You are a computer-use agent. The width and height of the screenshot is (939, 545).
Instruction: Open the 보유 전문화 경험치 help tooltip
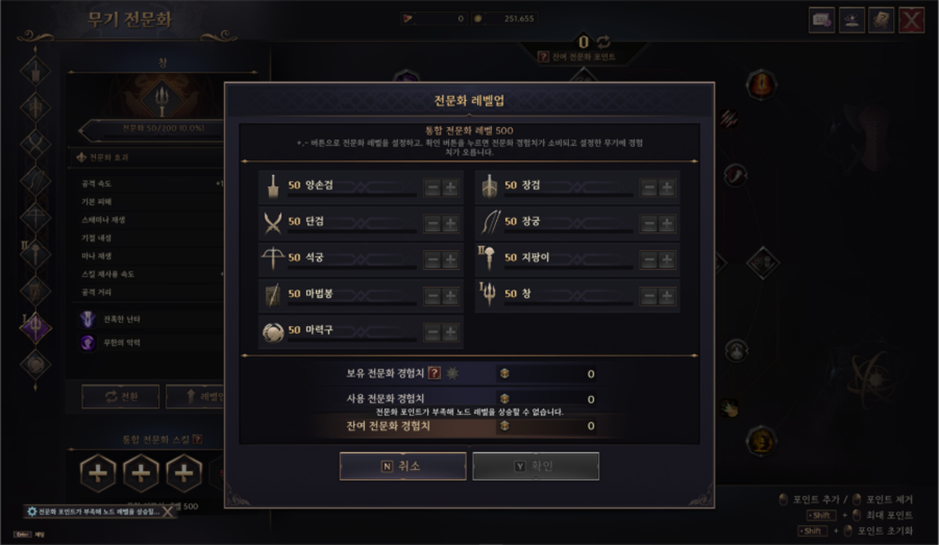[434, 374]
